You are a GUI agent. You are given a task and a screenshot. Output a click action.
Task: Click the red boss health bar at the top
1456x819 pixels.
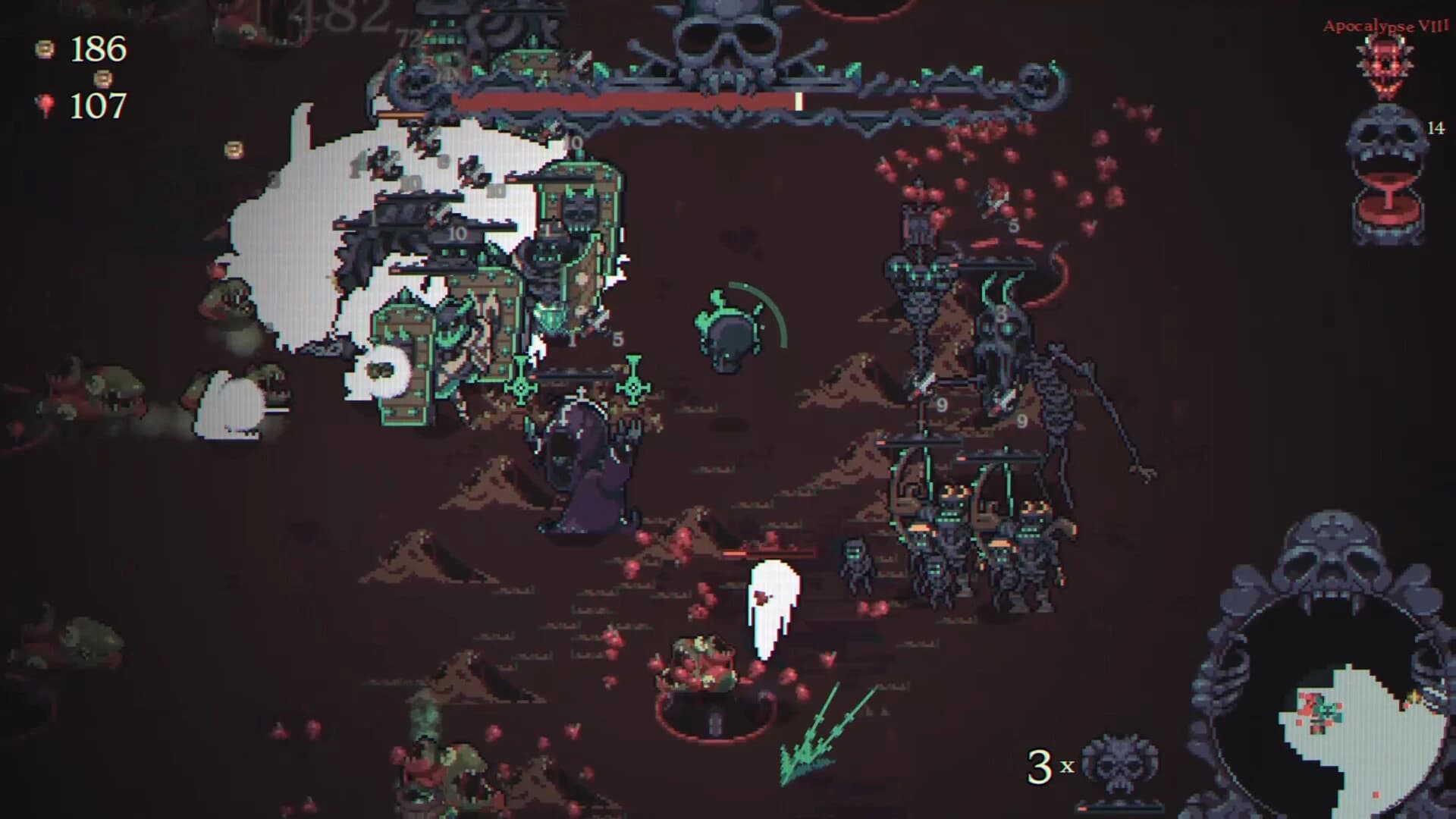622,99
